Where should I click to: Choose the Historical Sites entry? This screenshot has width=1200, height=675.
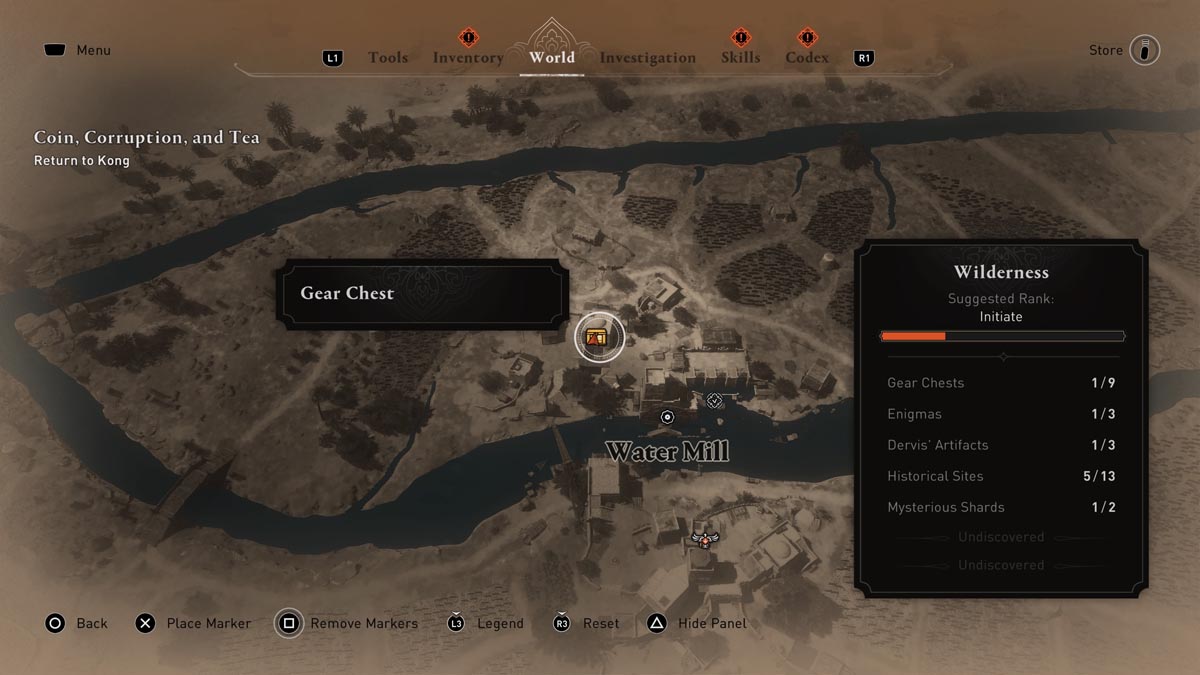pyautogui.click(x=1001, y=476)
